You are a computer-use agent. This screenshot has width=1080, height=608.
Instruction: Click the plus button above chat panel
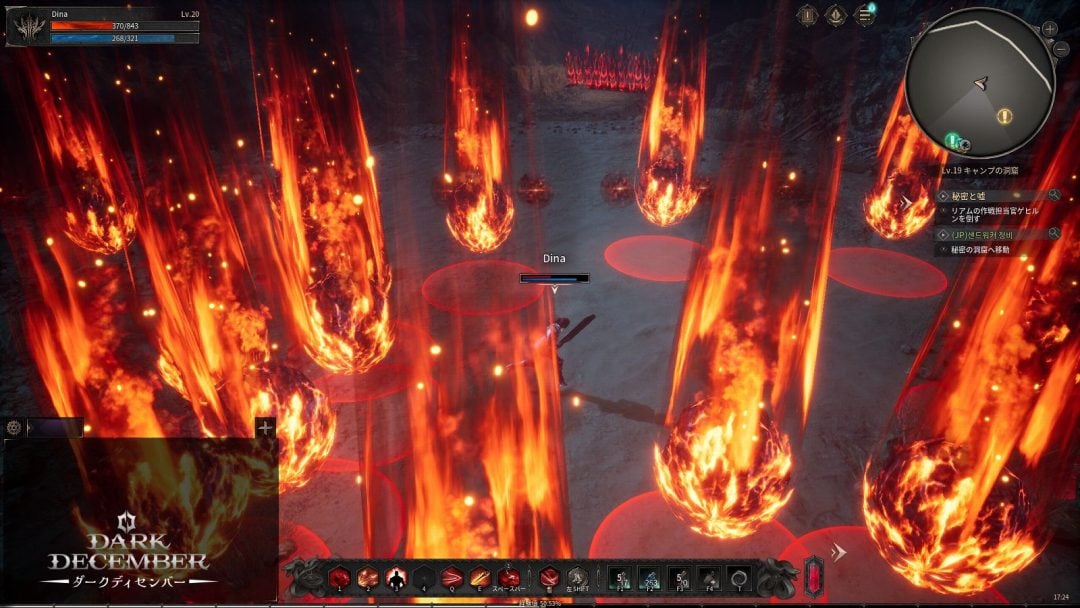(x=265, y=428)
